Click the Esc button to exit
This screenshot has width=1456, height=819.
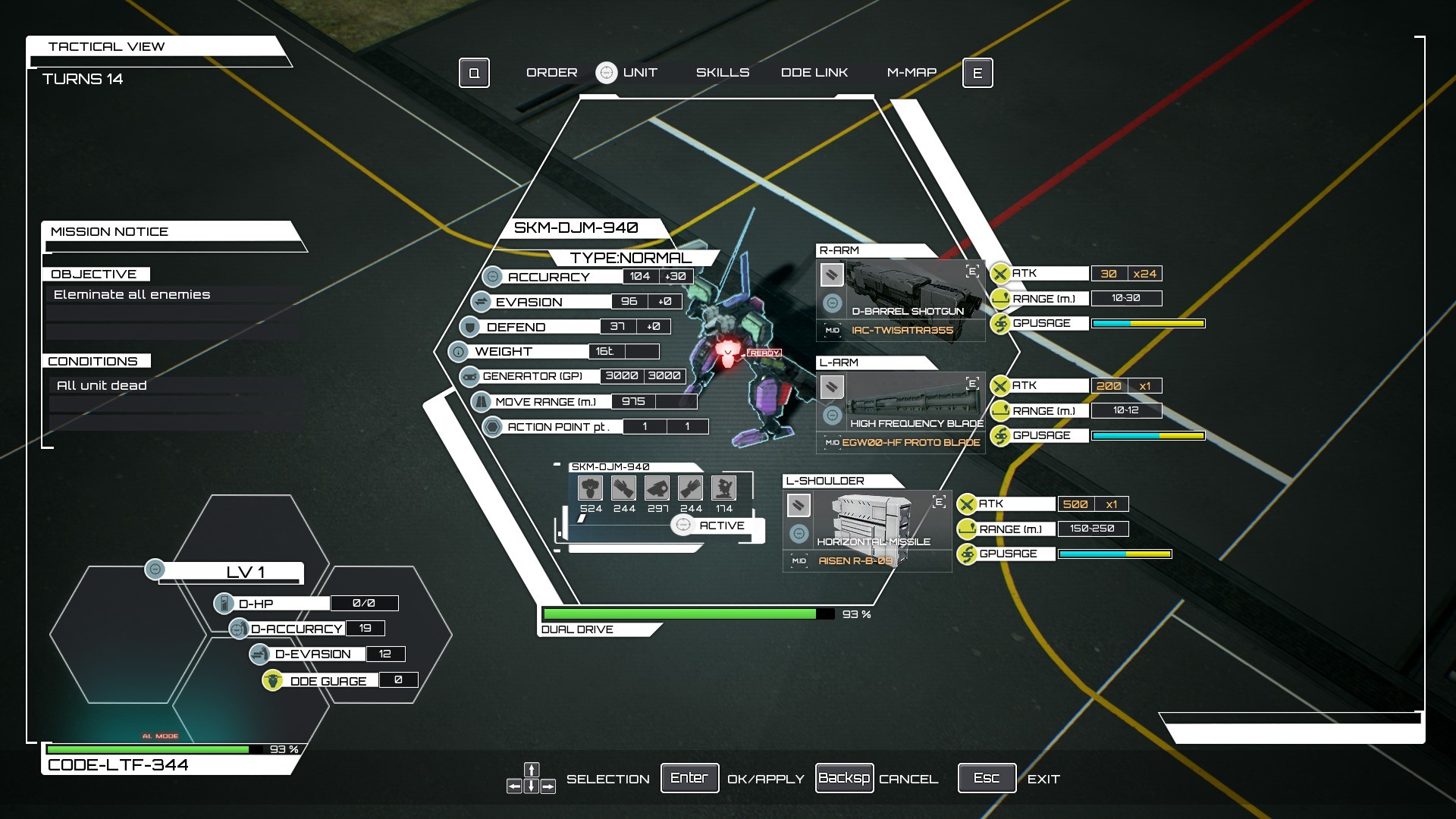pos(987,777)
